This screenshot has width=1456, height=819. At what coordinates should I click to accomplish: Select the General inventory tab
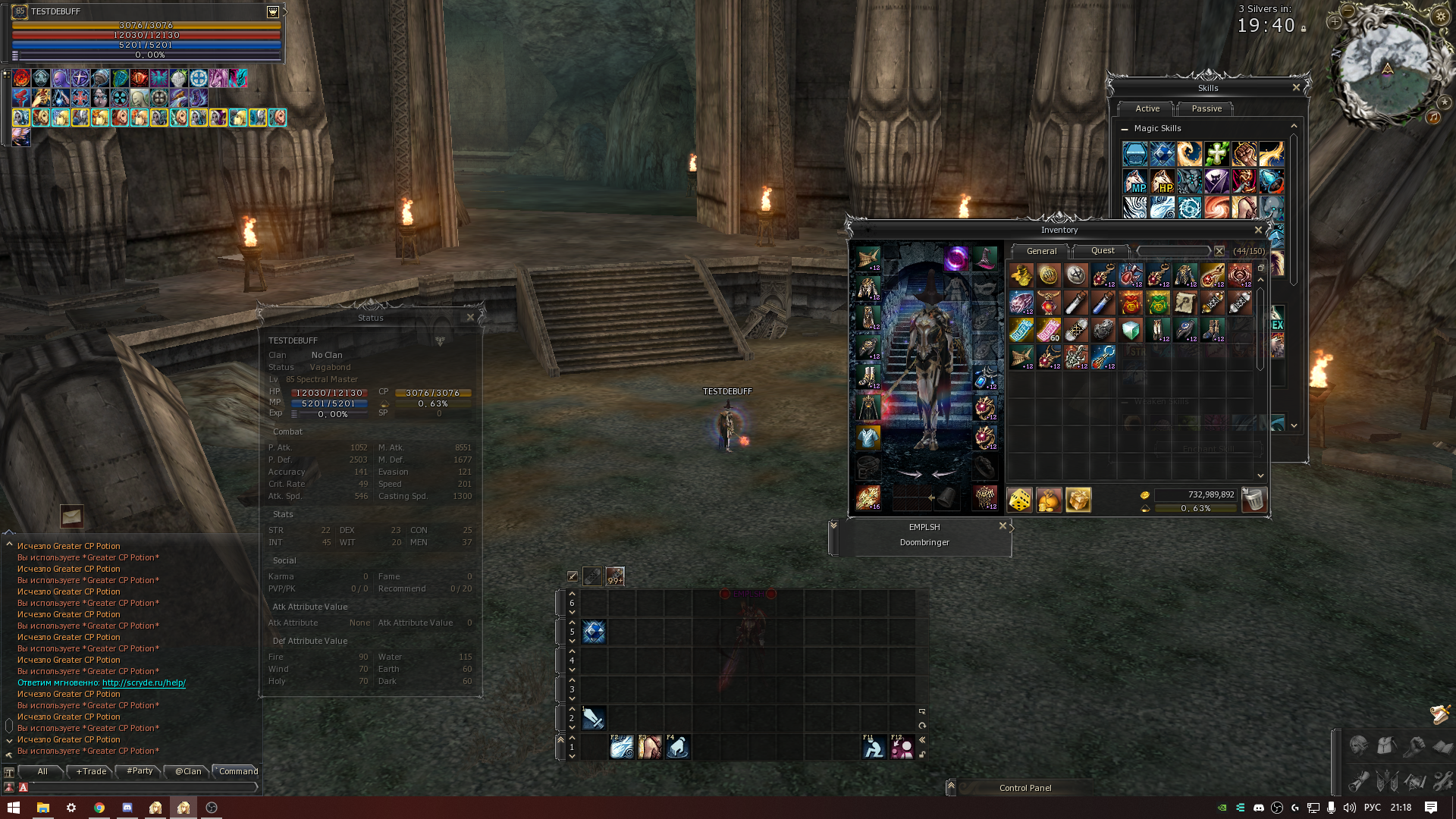tap(1040, 251)
